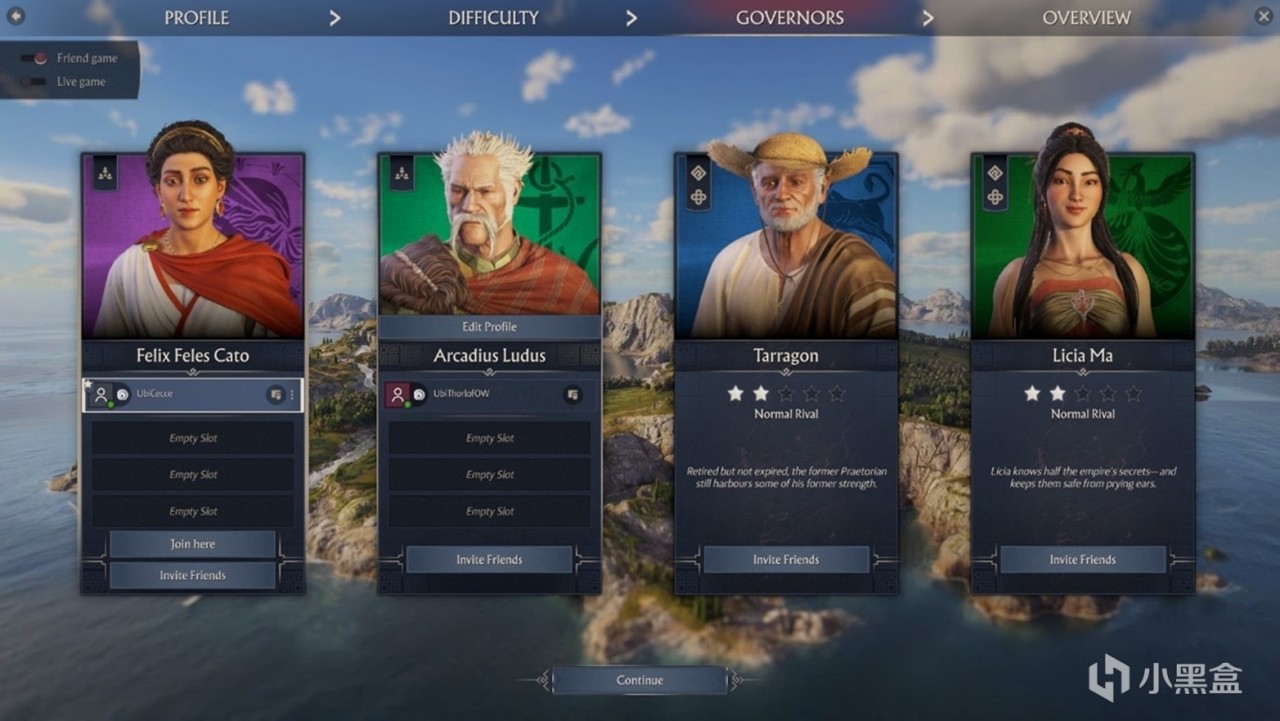Join Felix Feles Cato's team with Join here
This screenshot has height=721, width=1280.
pos(192,544)
